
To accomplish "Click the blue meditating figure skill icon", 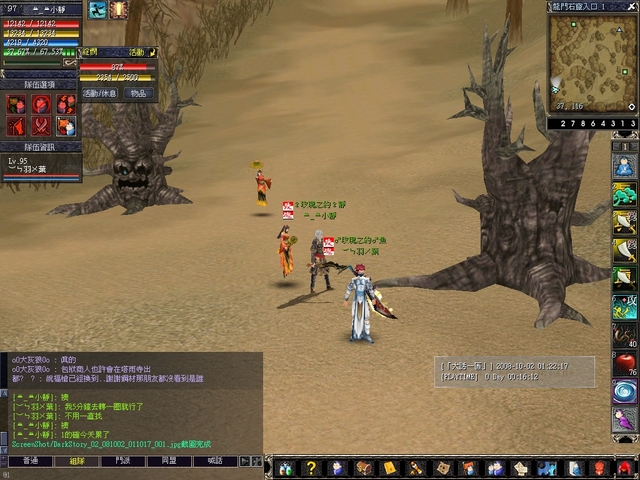I will tap(624, 166).
